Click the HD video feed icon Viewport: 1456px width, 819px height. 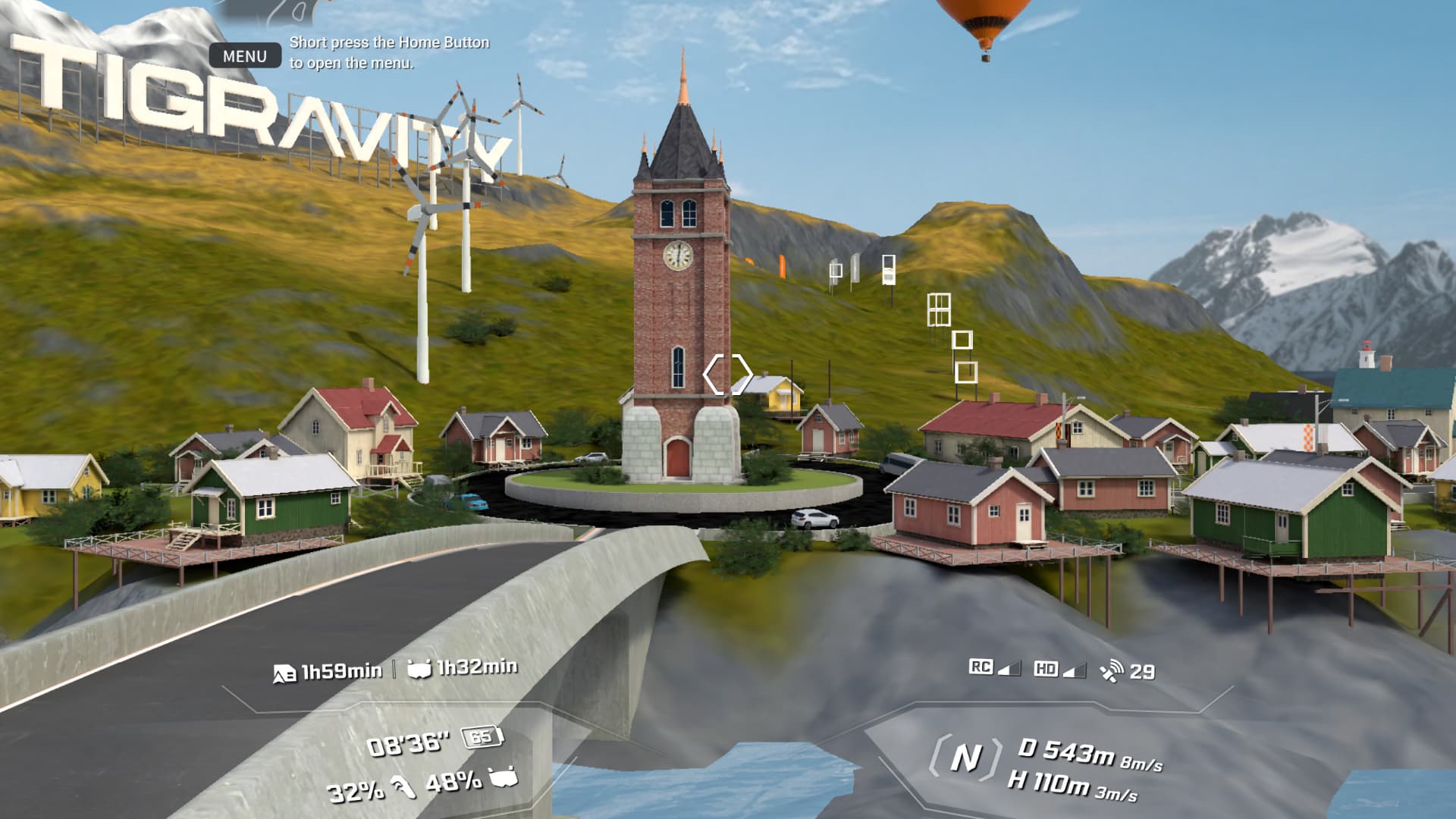[1046, 669]
